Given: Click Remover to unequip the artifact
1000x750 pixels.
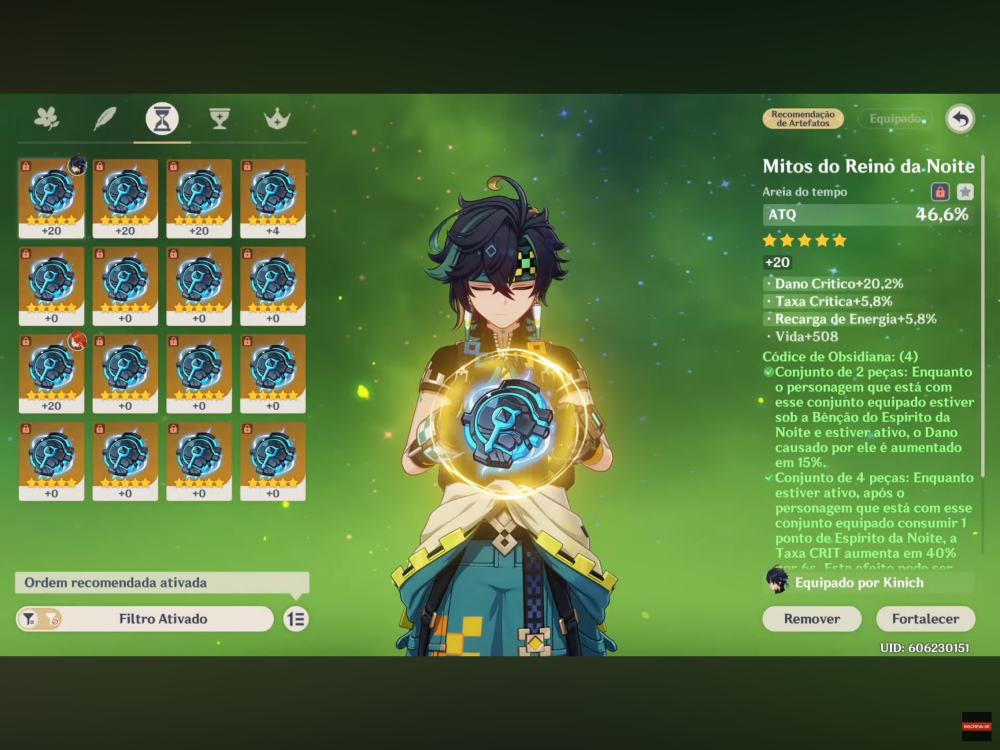Looking at the screenshot, I should 811,619.
